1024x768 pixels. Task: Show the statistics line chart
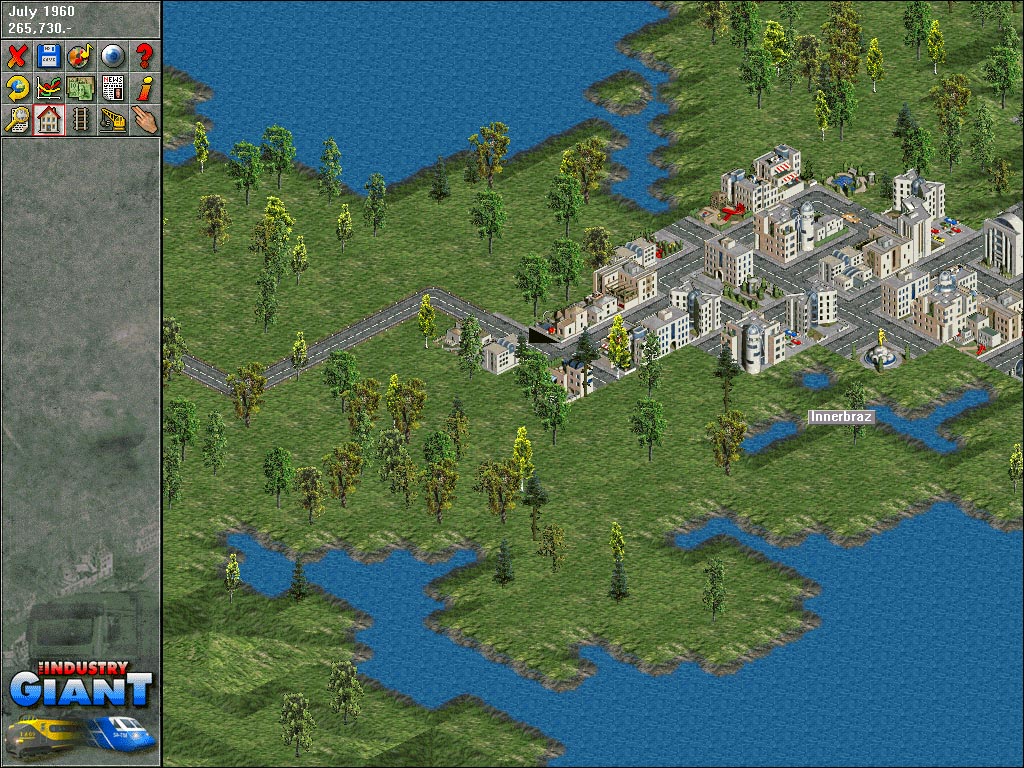[48, 88]
